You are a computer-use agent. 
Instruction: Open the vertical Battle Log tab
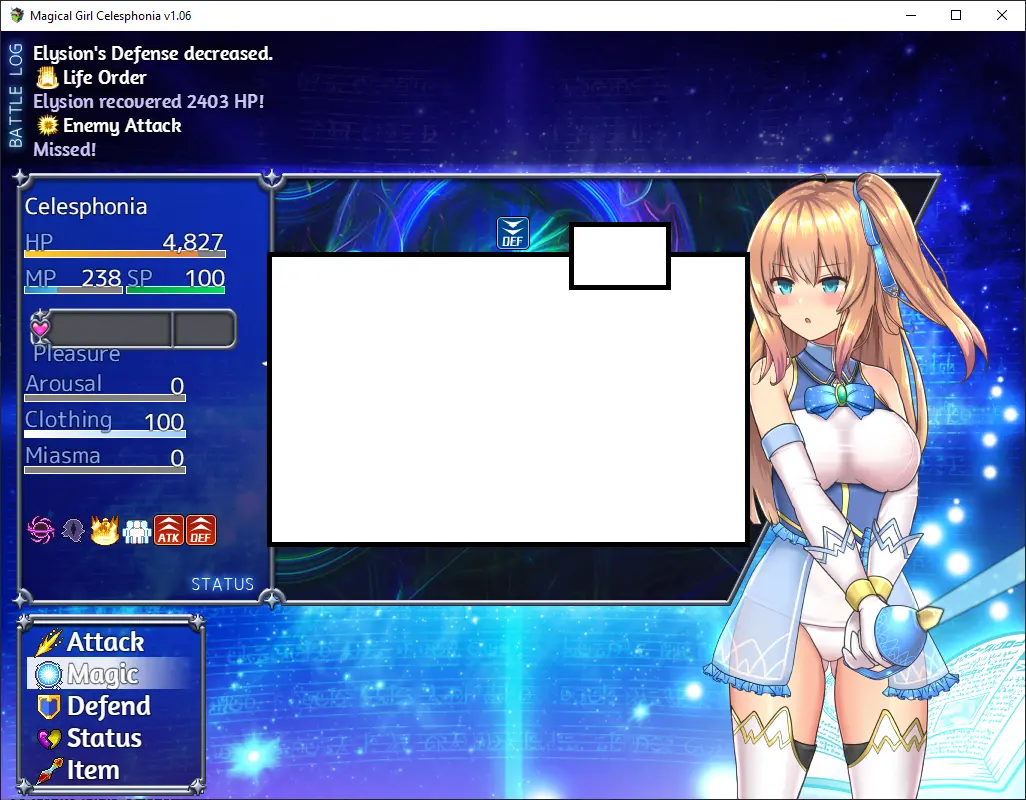[15, 95]
